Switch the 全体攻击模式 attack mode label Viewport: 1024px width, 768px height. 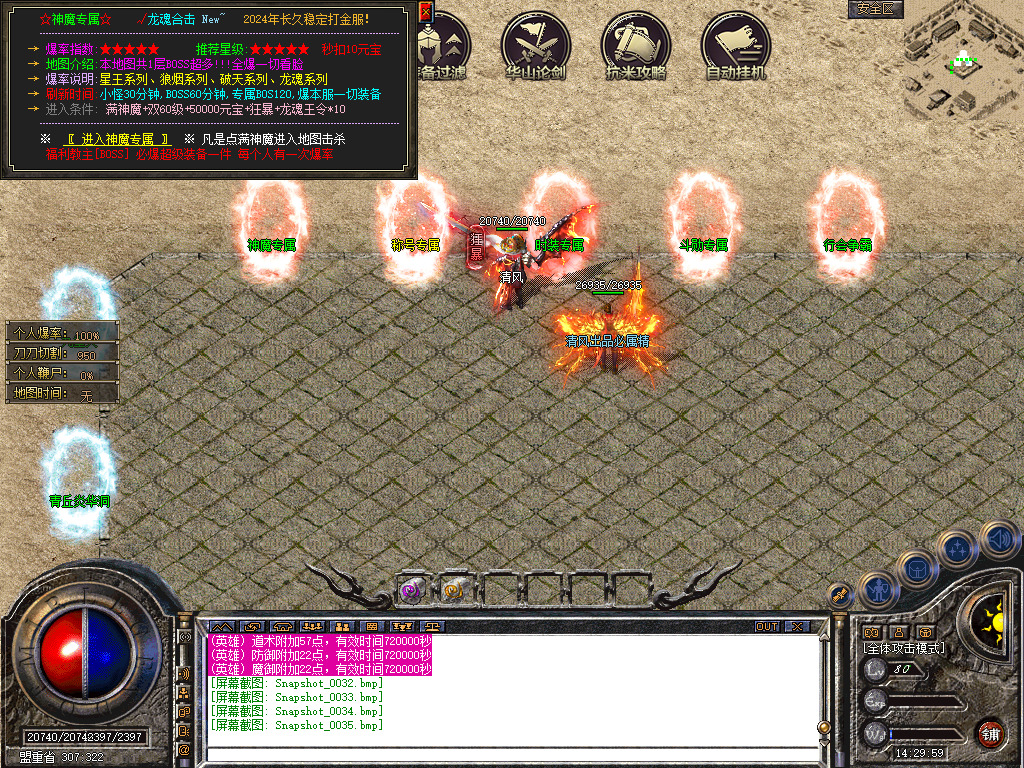904,648
